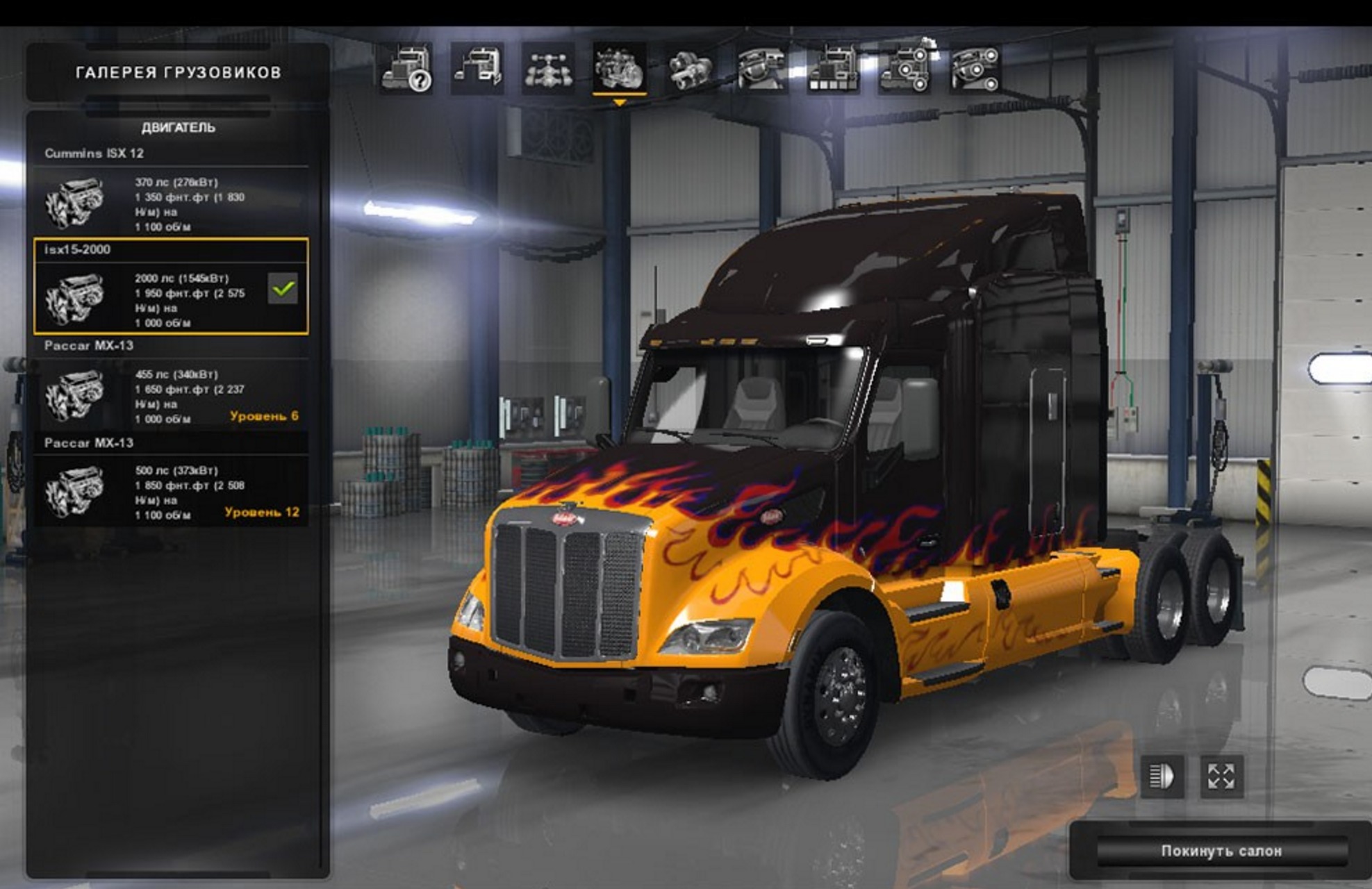This screenshot has height=889, width=1372.
Task: Toggle the truck headlights button
Action: click(1162, 776)
